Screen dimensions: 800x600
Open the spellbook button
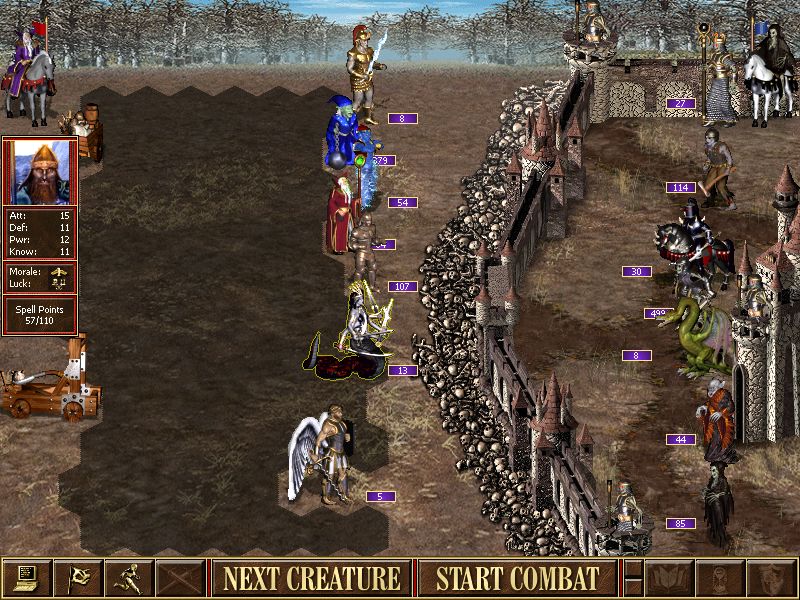pyautogui.click(x=669, y=578)
